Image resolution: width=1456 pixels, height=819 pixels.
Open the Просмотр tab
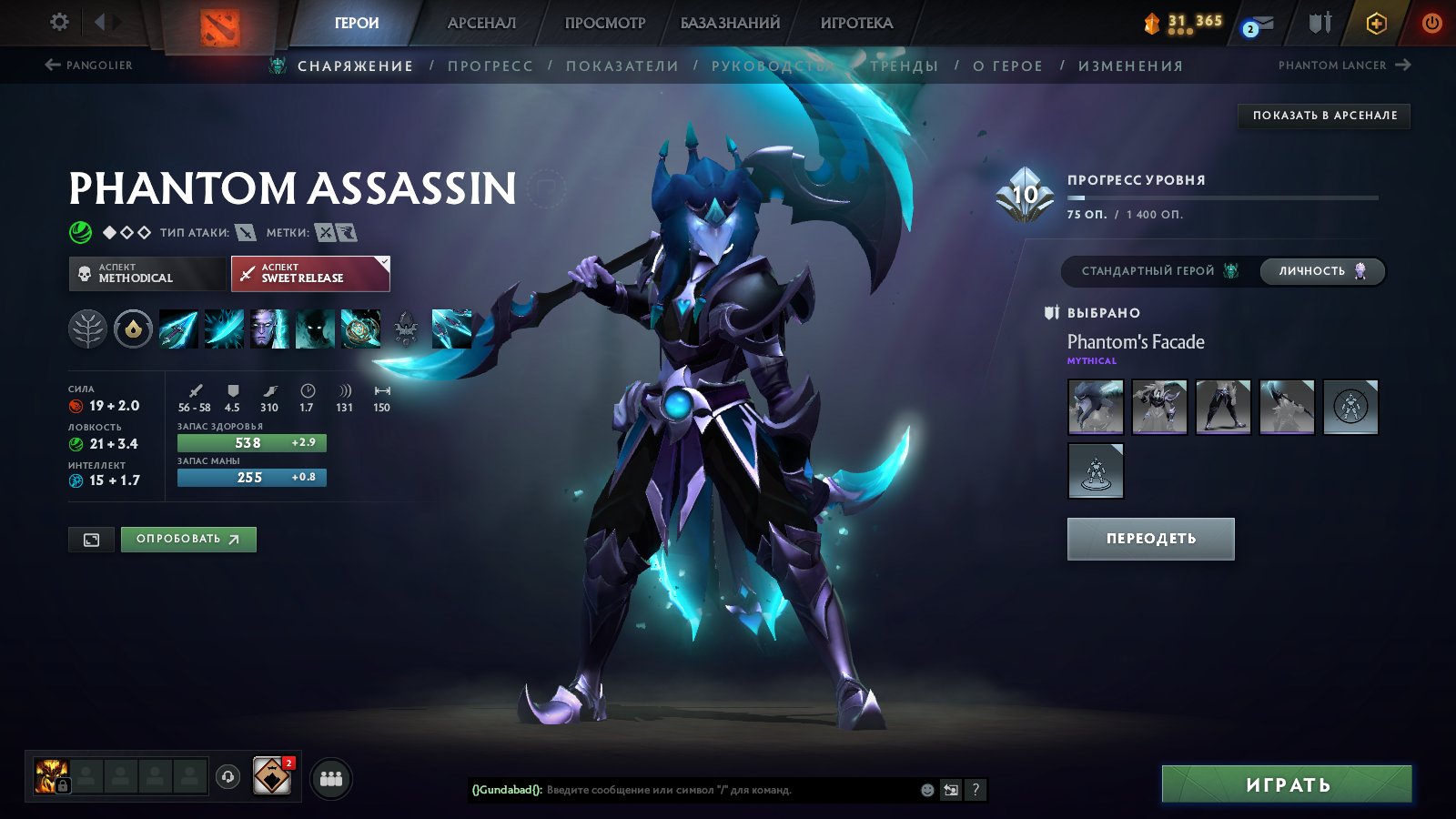(x=604, y=23)
